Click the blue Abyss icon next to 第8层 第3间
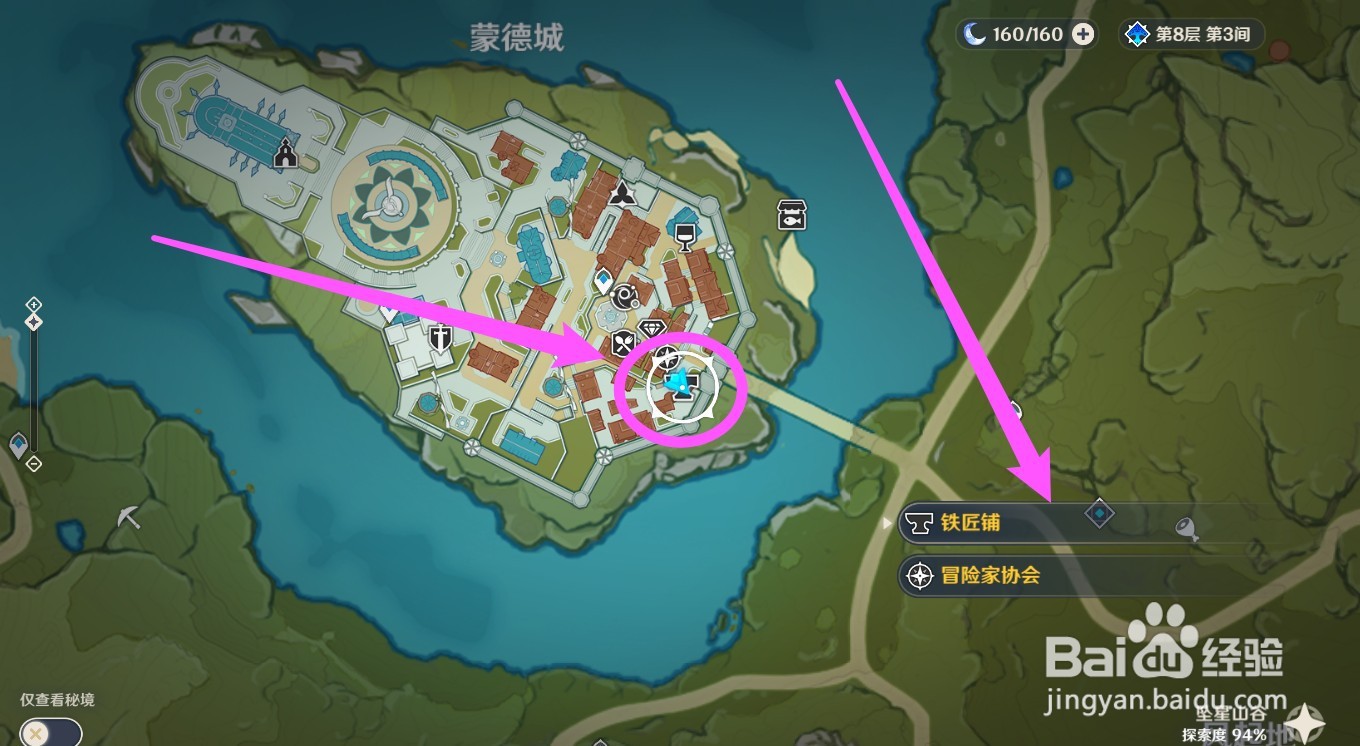The image size is (1360, 746). point(1136,33)
